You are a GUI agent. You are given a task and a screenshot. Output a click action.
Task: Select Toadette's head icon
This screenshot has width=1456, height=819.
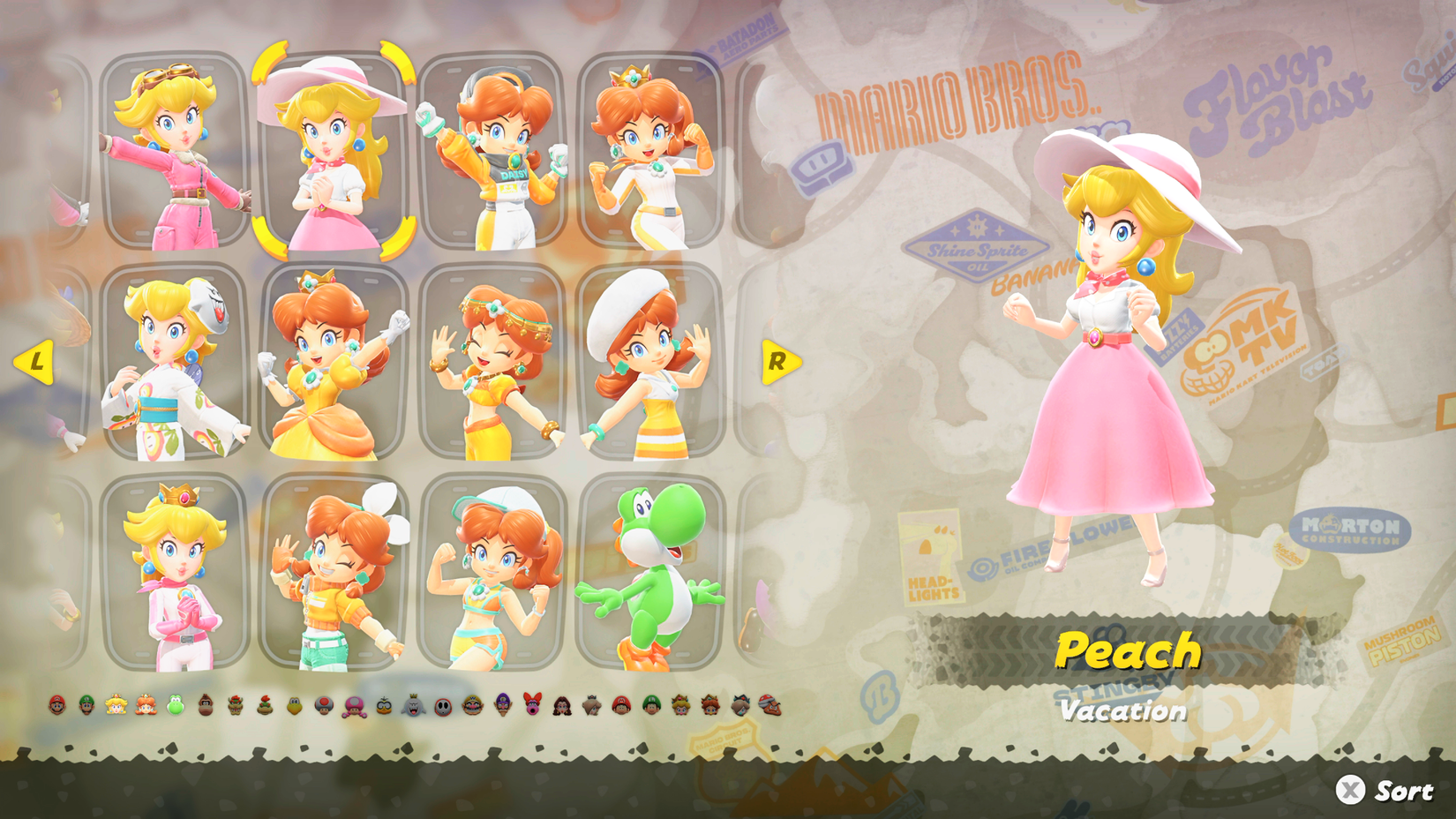(x=355, y=704)
